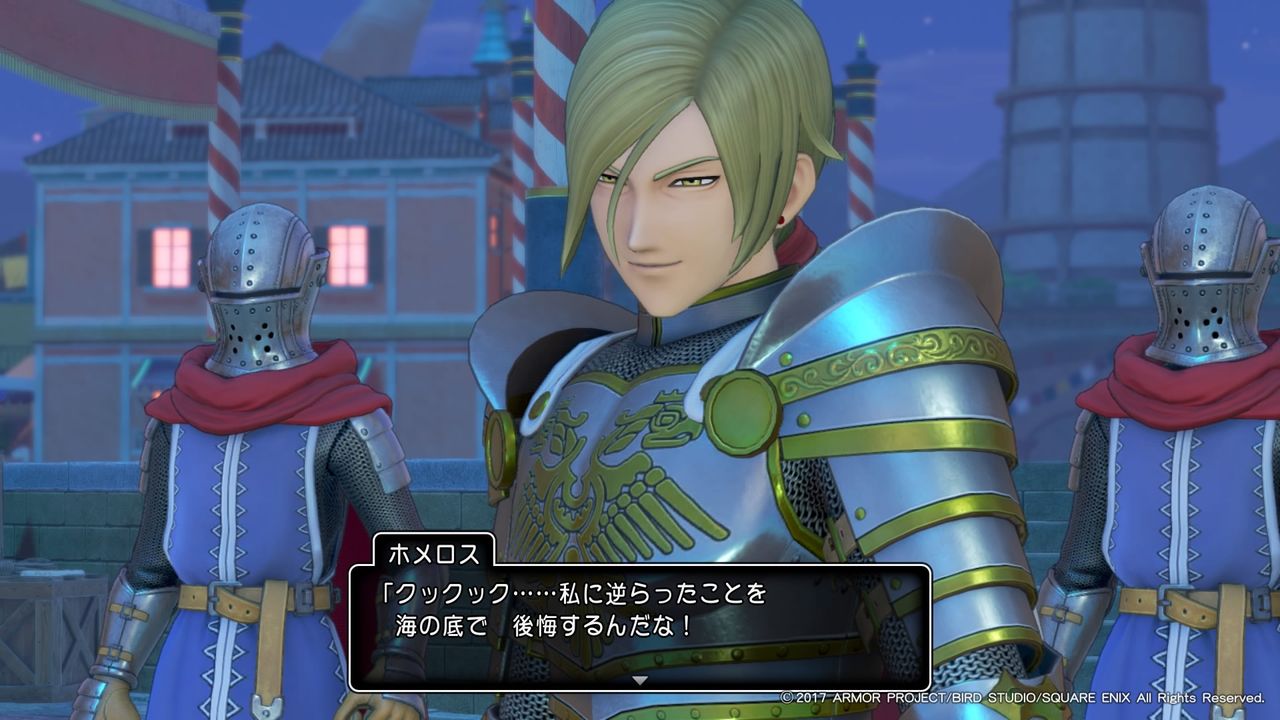Click the golden eagle emblem on breastplate
1280x720 pixels.
[600, 470]
